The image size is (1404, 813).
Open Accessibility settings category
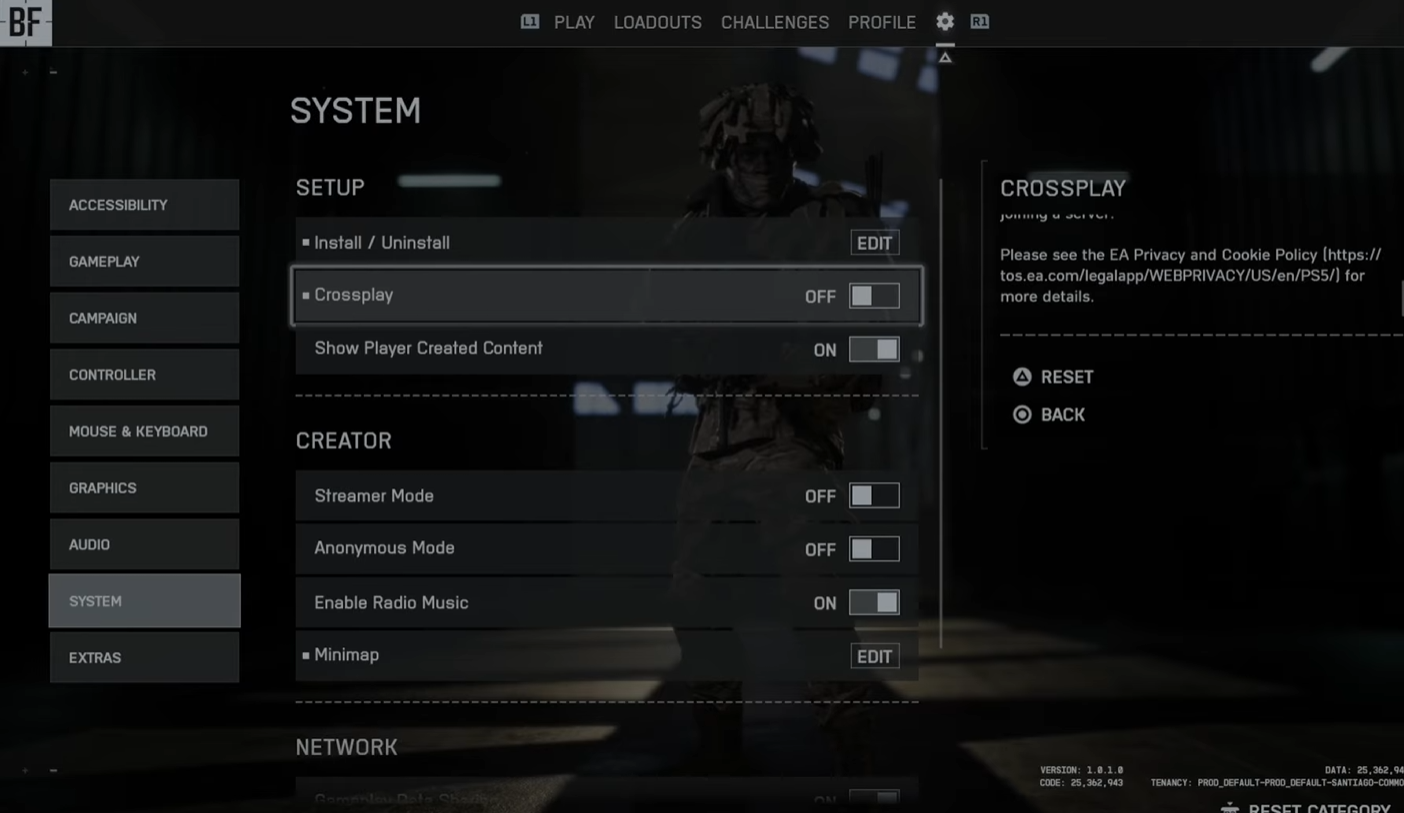(144, 205)
